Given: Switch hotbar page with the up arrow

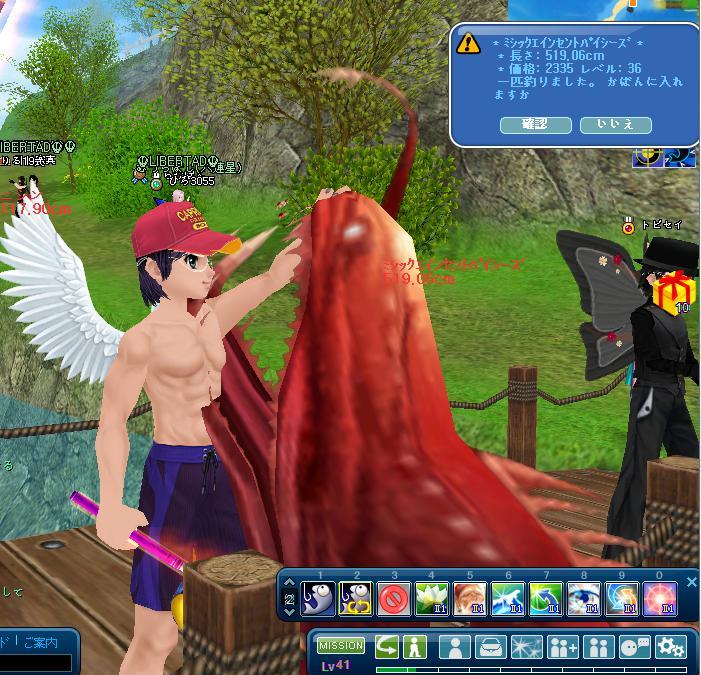Looking at the screenshot, I should click(x=289, y=586).
